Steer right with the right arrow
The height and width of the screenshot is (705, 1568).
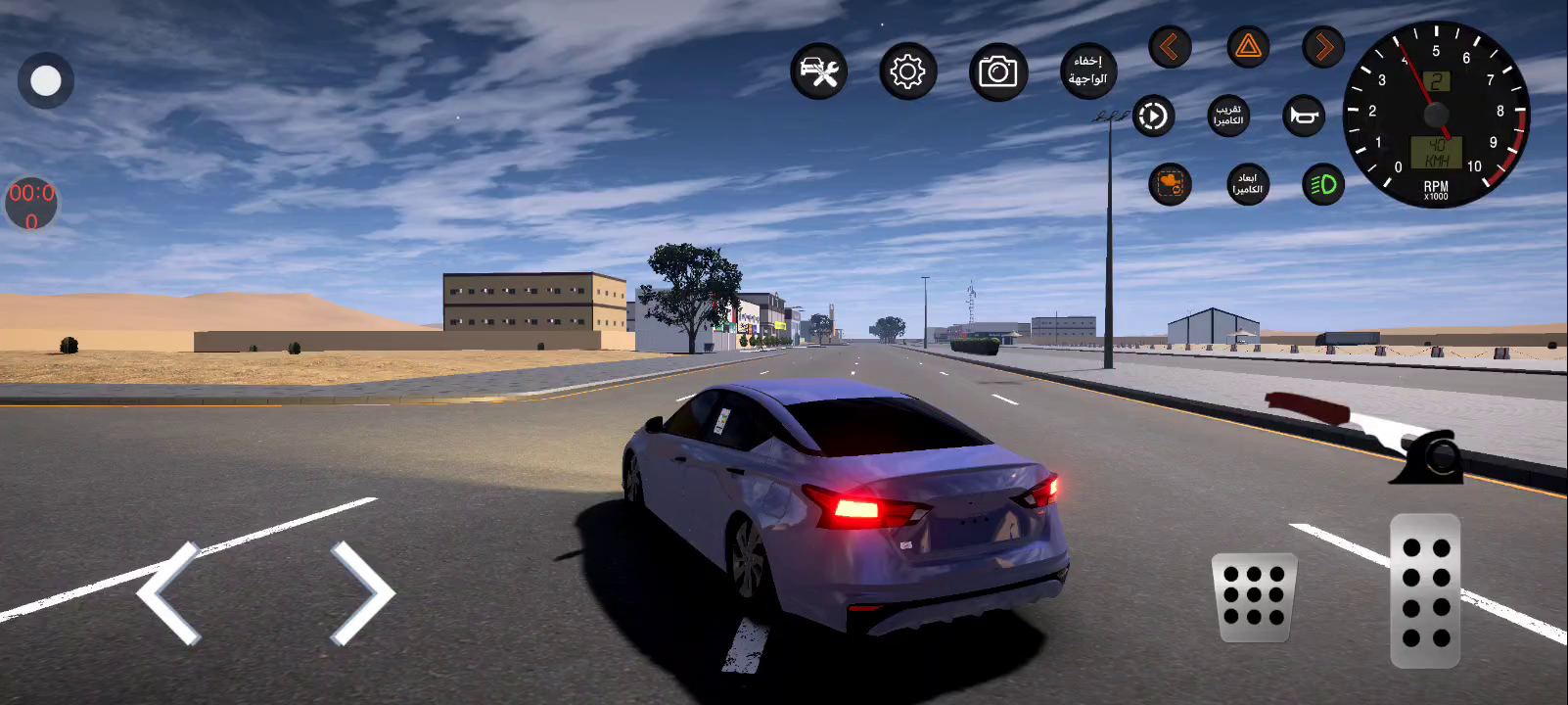pyautogui.click(x=362, y=593)
